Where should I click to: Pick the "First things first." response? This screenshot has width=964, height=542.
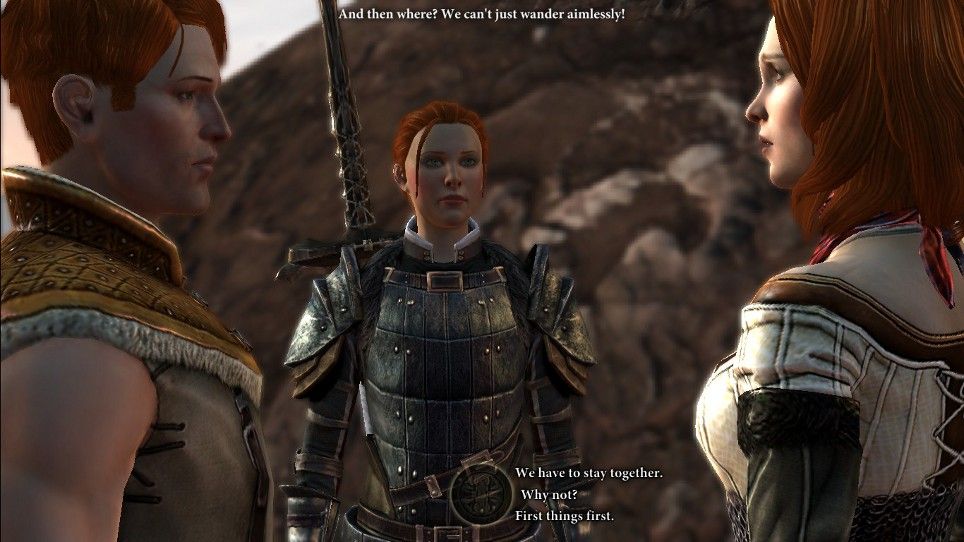[564, 516]
